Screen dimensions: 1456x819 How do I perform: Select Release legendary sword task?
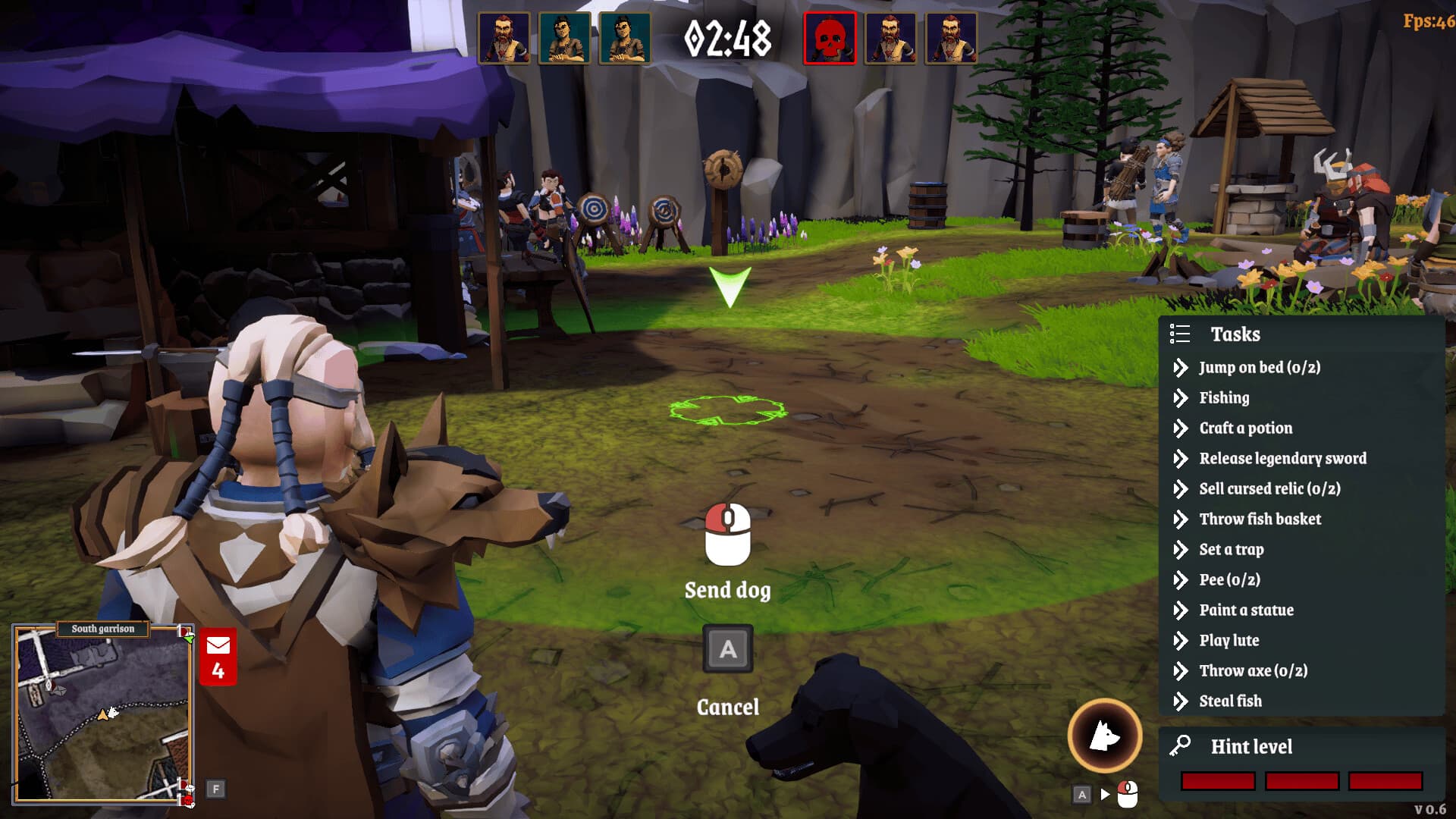[1282, 459]
